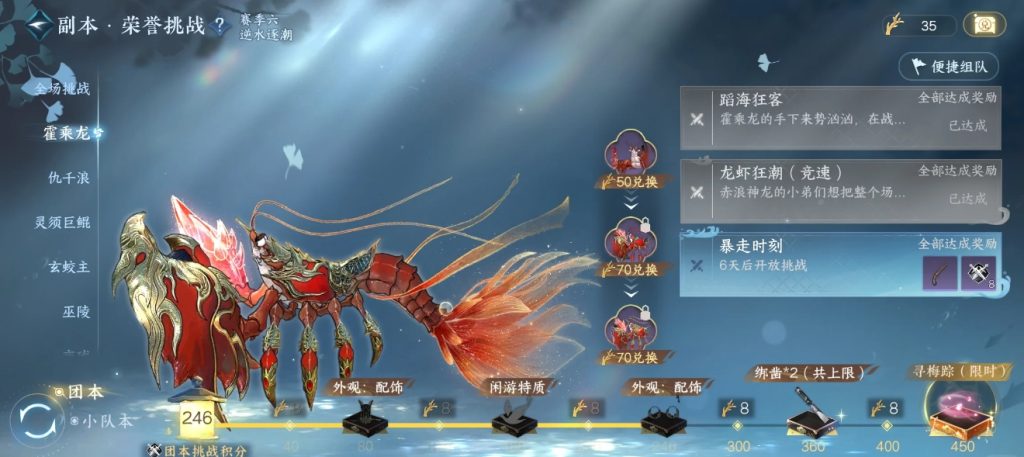Choose the 团本 raid mode option
Image resolution: width=1024 pixels, height=457 pixels.
pos(84,393)
